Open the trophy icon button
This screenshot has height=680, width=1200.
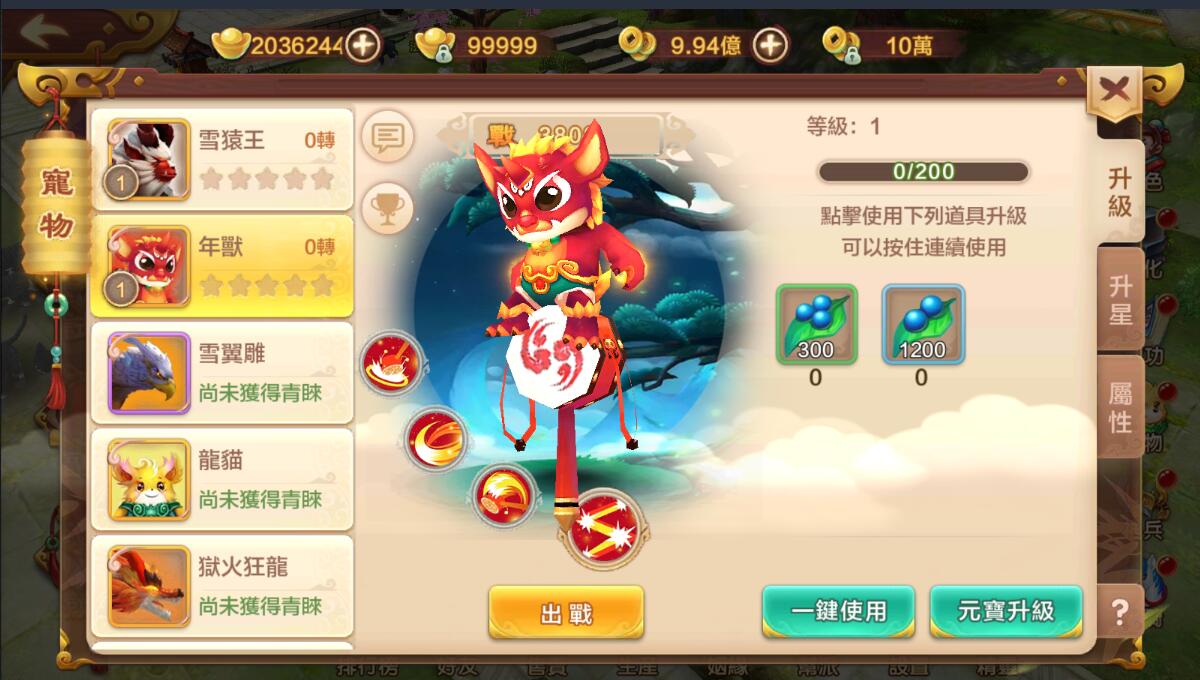pos(387,208)
